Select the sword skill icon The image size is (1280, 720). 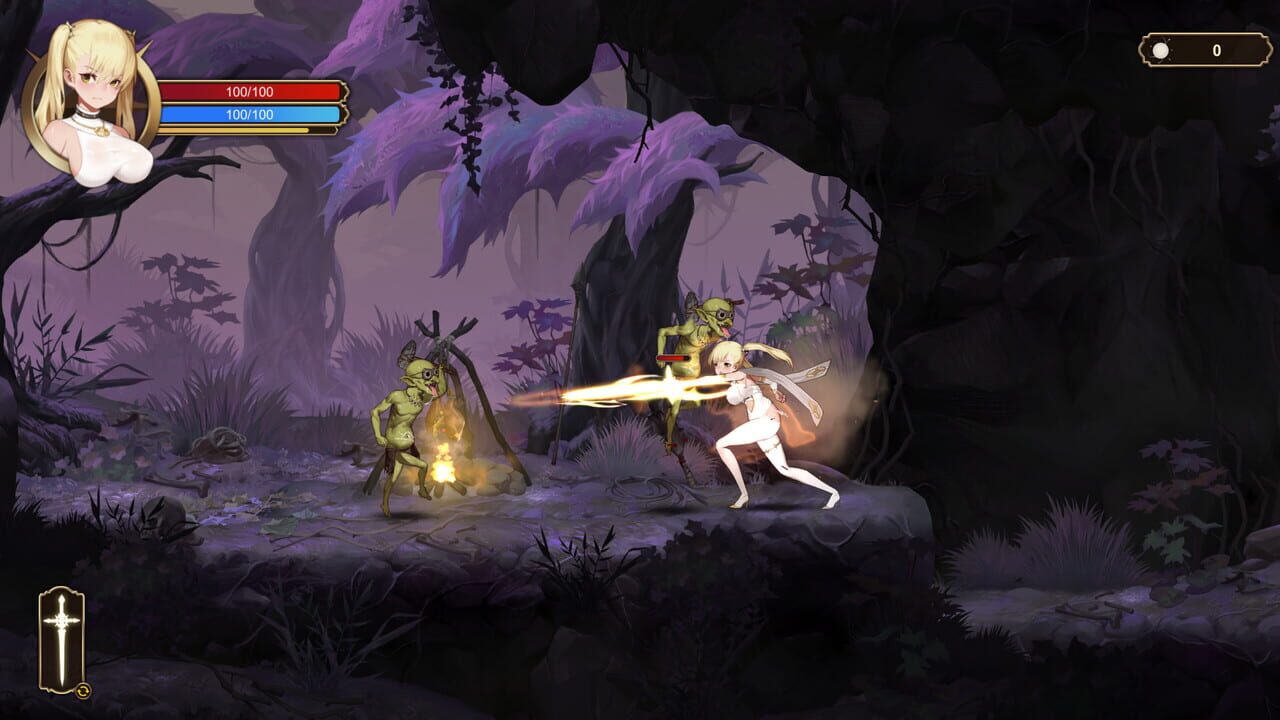coord(62,640)
